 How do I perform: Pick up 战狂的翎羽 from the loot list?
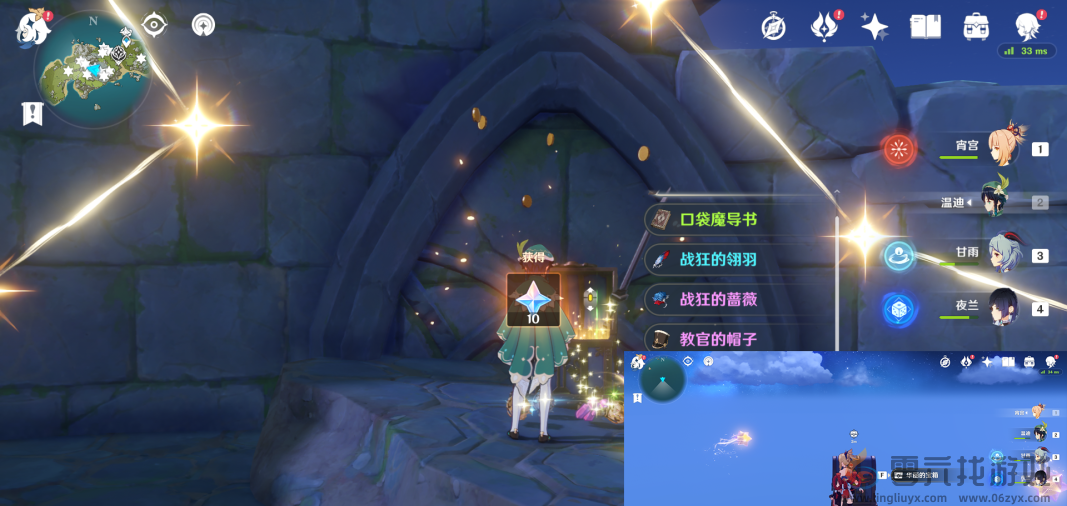click(740, 259)
